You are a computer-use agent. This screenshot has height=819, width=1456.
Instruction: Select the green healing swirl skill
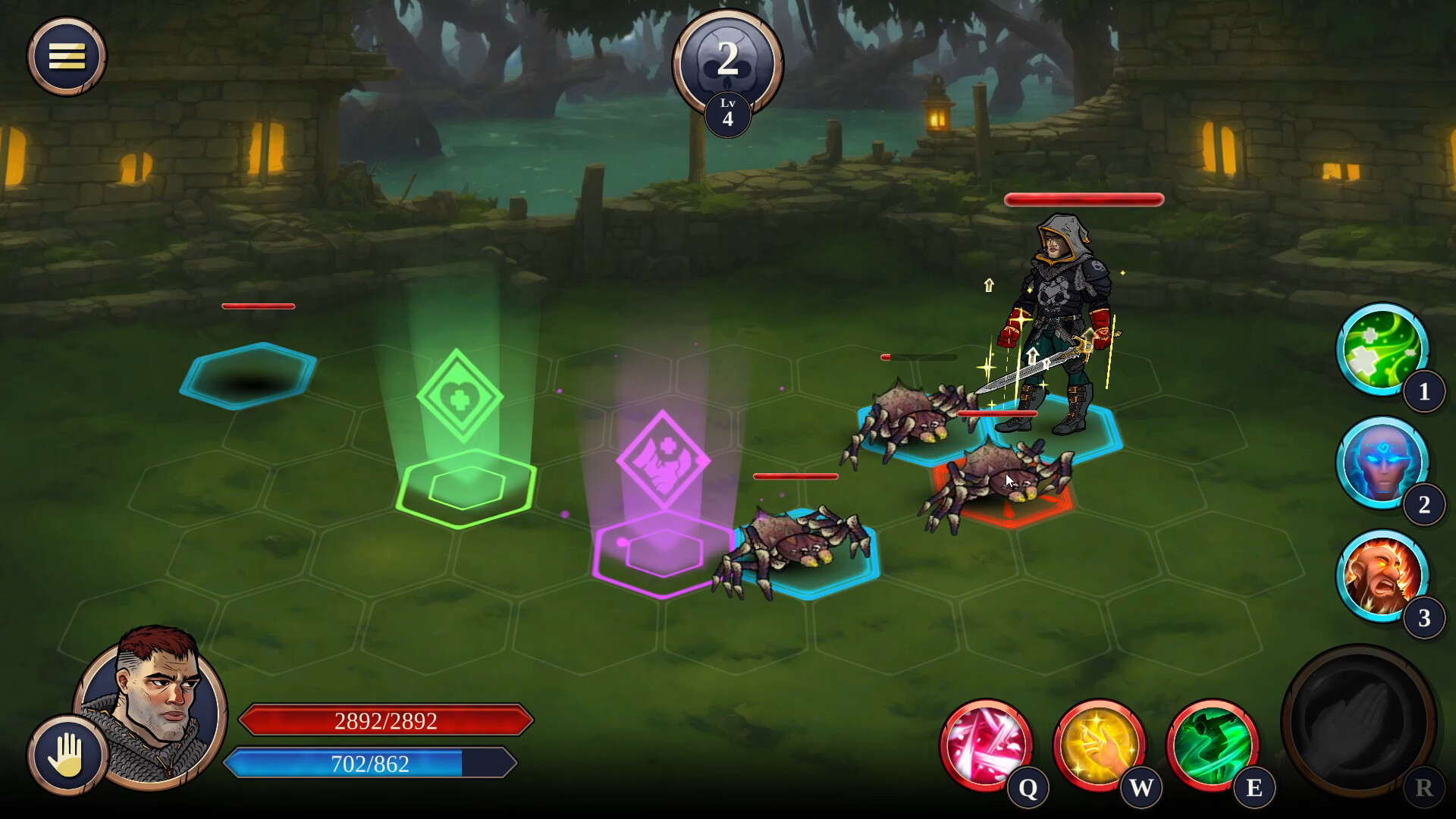1382,349
